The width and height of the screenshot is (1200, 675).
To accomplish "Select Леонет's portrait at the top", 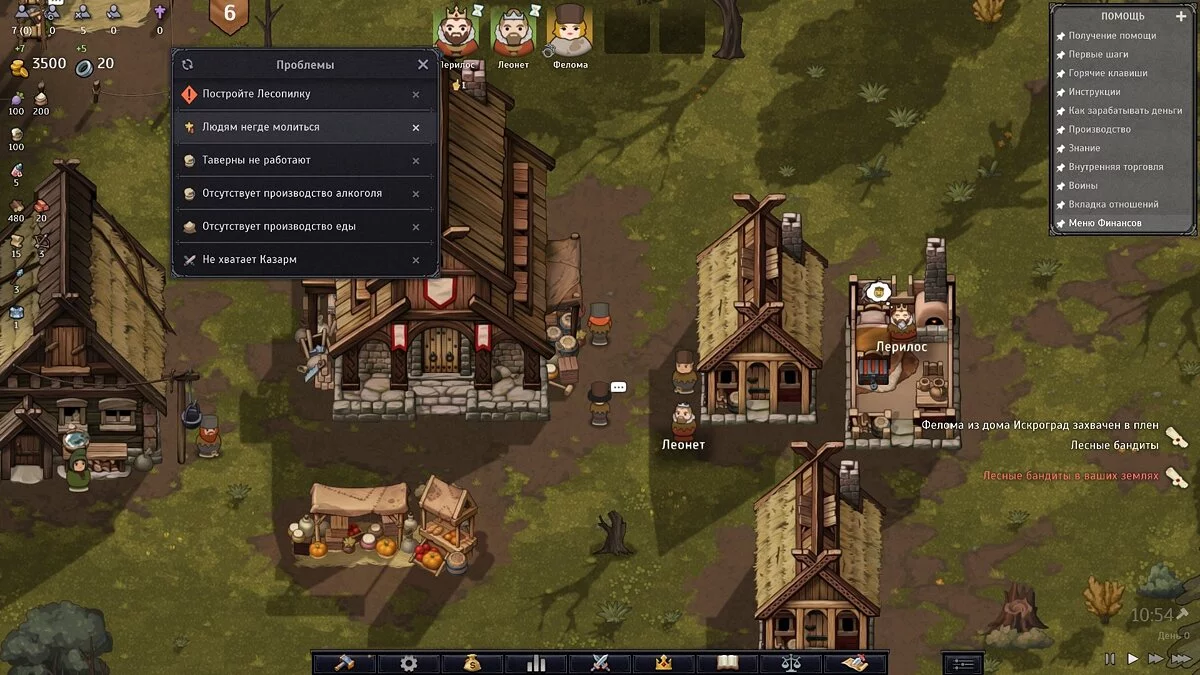I will click(514, 33).
